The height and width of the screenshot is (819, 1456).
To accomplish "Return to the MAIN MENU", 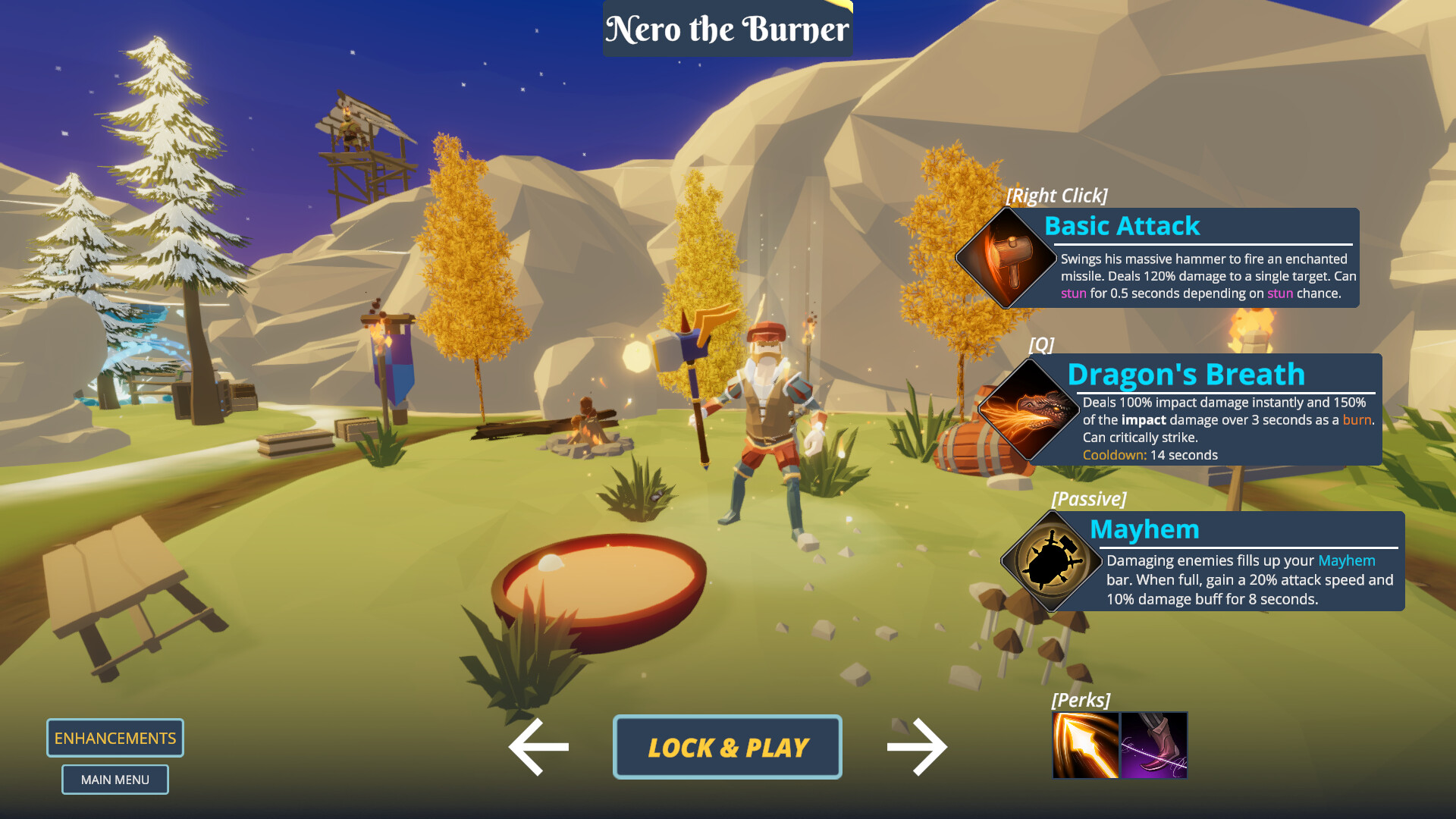I will [115, 779].
